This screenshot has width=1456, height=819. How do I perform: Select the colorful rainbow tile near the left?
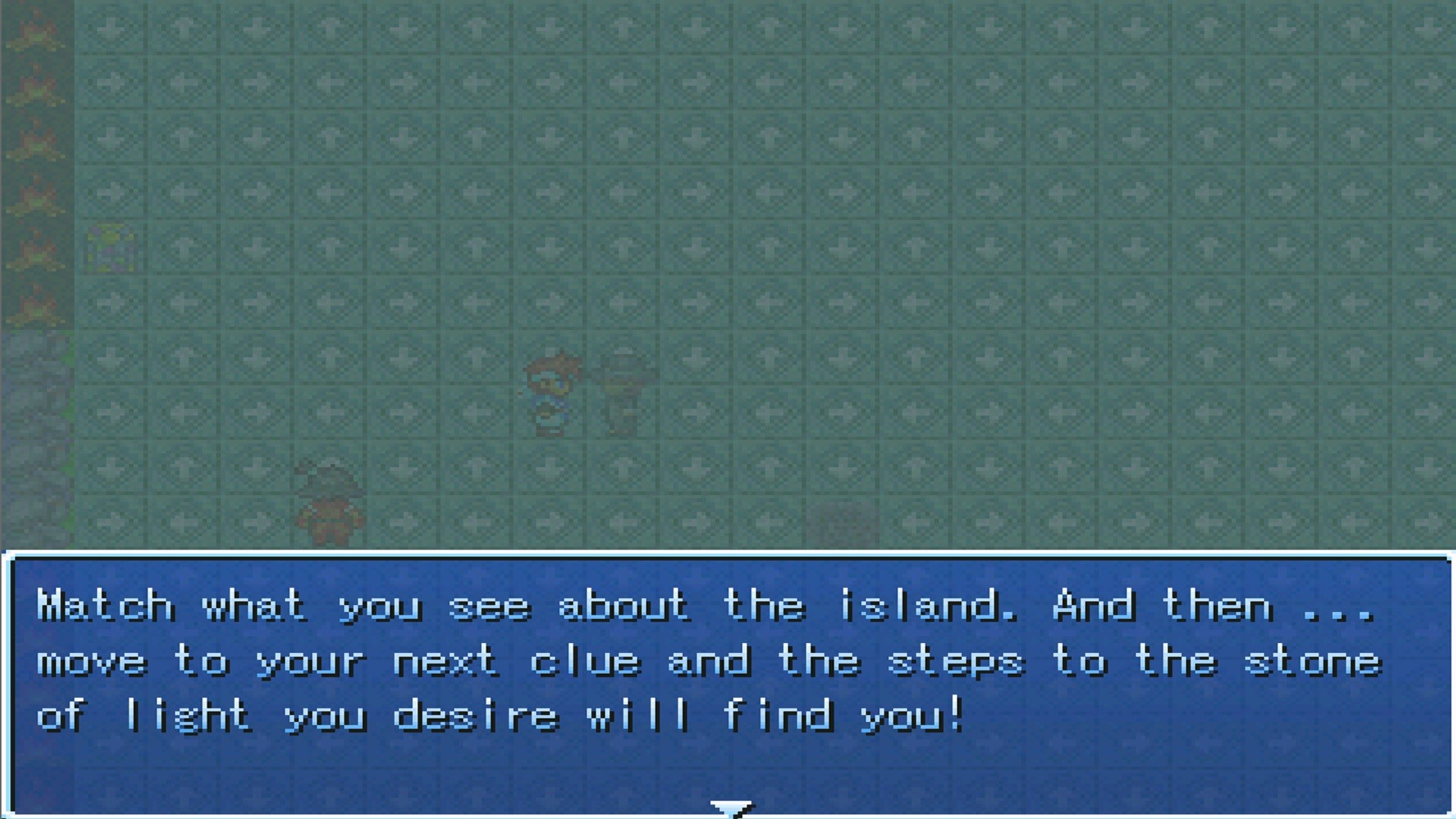tap(110, 246)
